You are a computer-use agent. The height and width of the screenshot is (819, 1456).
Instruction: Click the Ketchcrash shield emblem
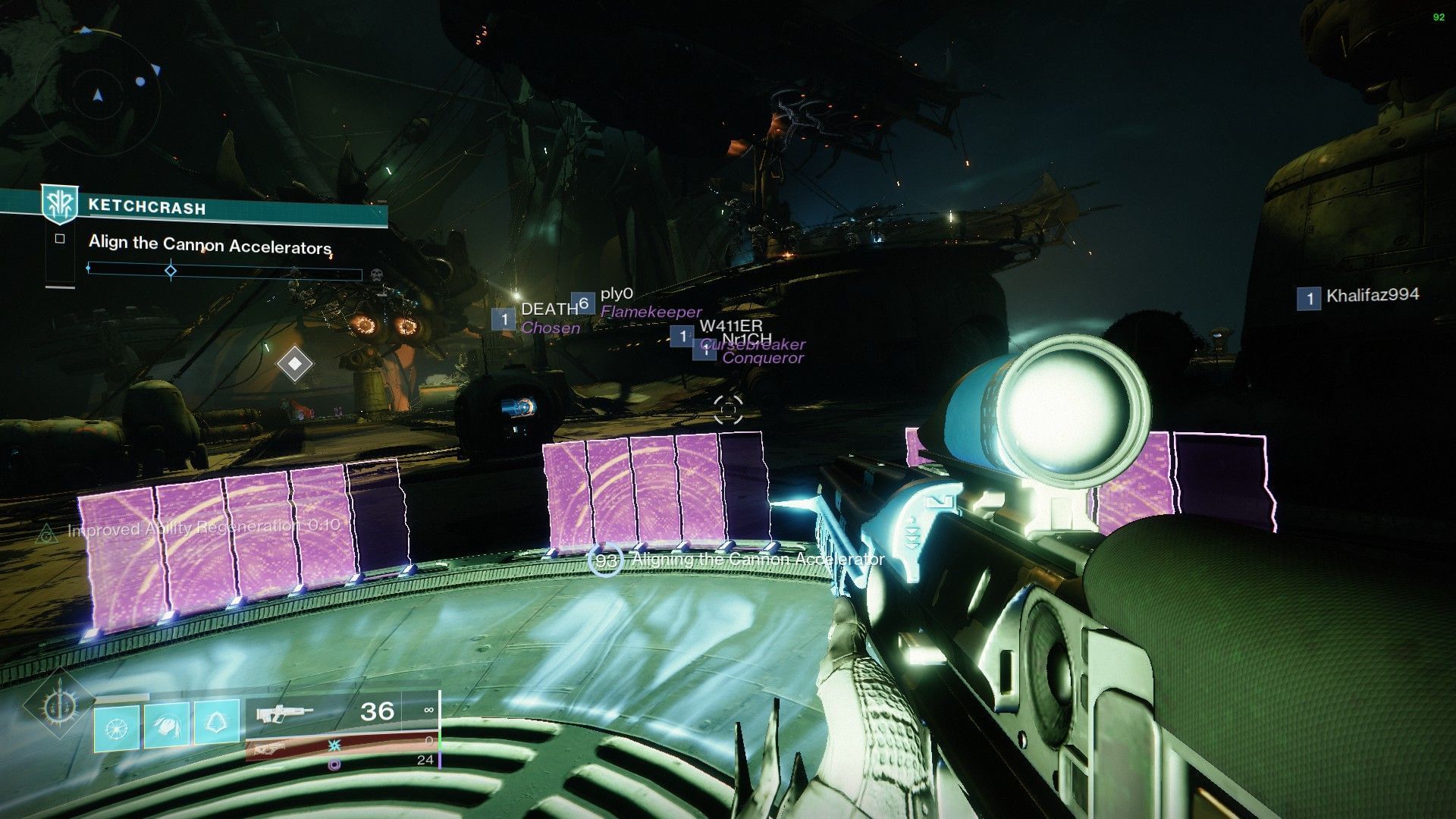coord(61,203)
